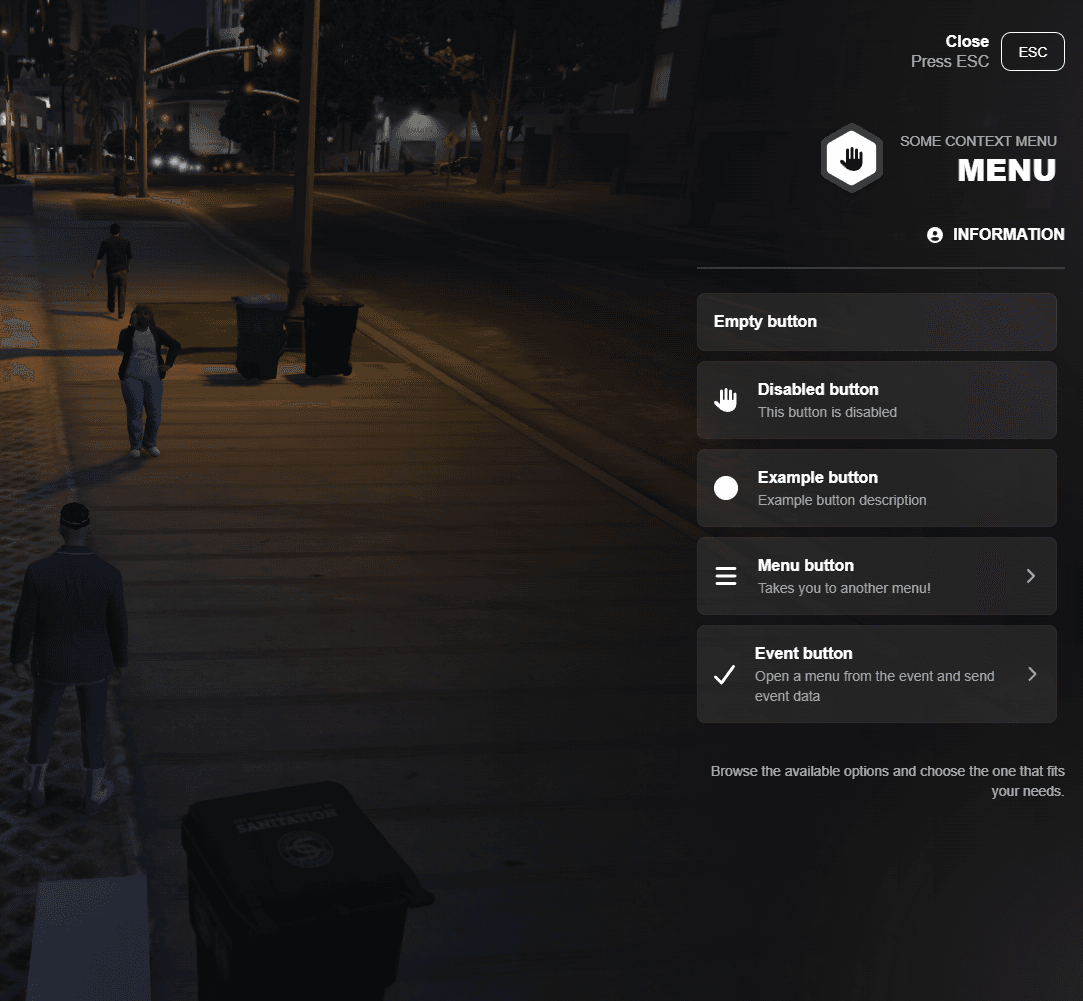Open the Information section
This screenshot has height=1001, width=1083.
coord(996,235)
